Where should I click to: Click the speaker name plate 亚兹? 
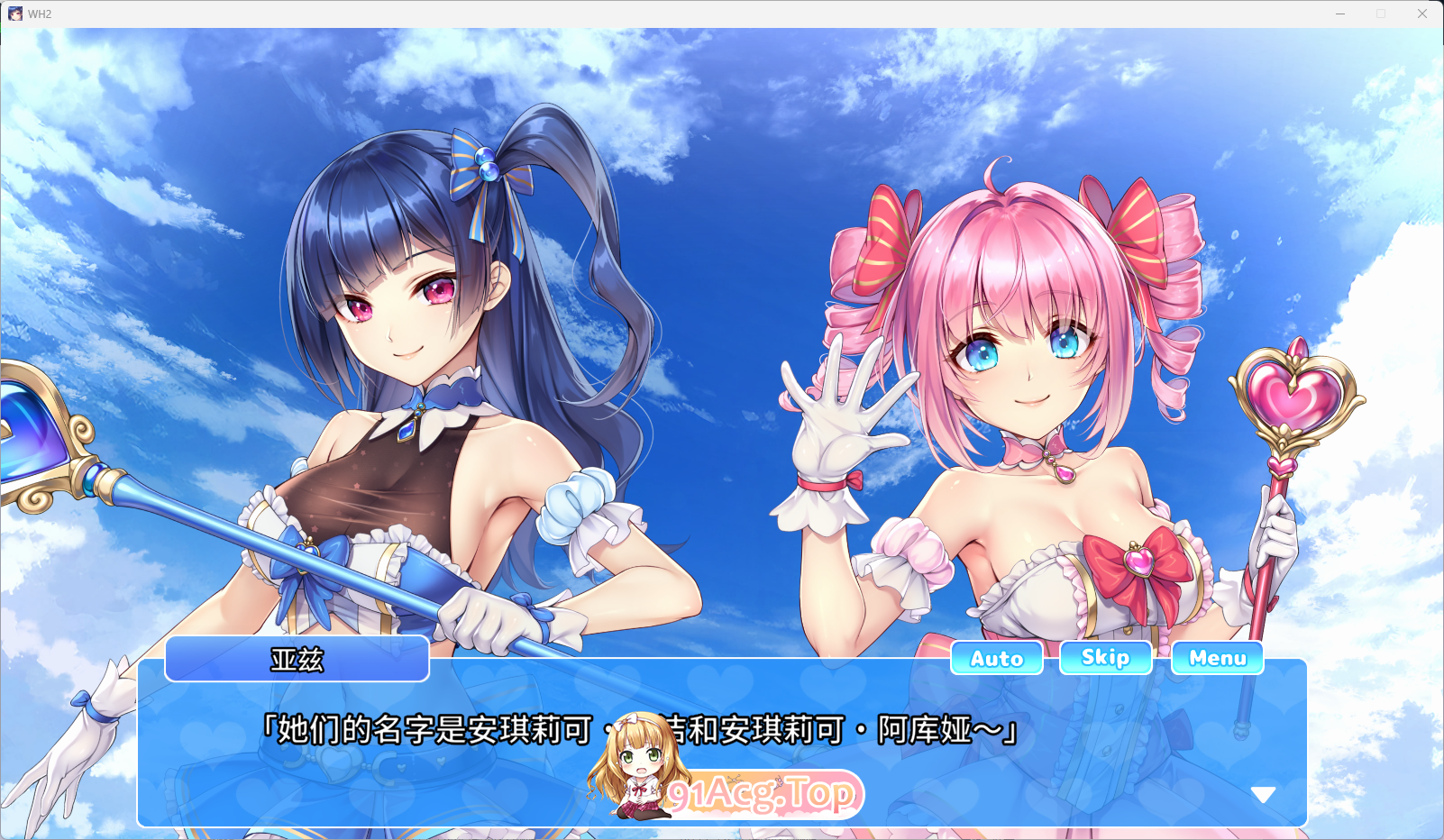click(297, 659)
